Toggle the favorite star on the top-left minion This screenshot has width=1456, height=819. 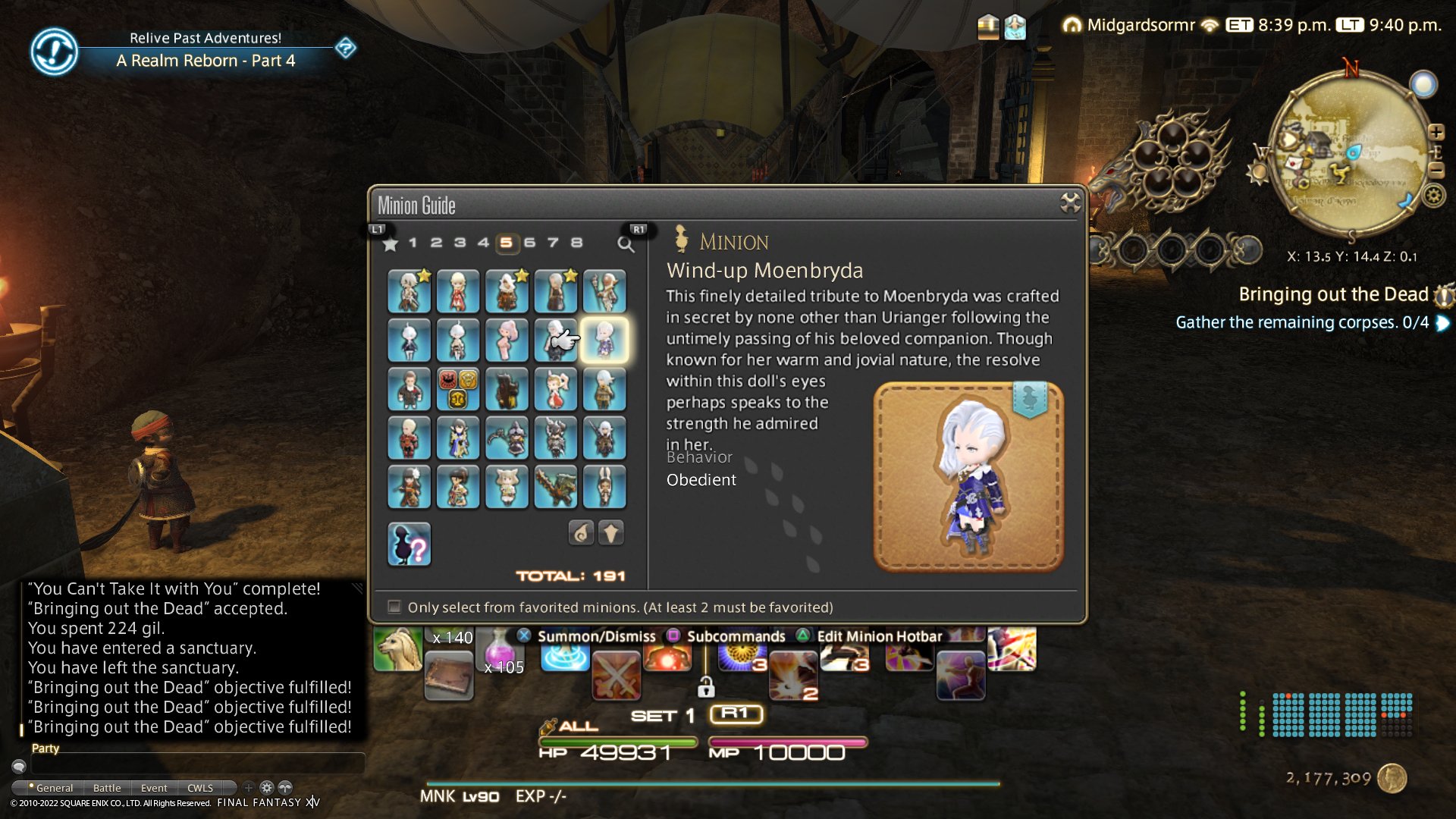tap(425, 276)
